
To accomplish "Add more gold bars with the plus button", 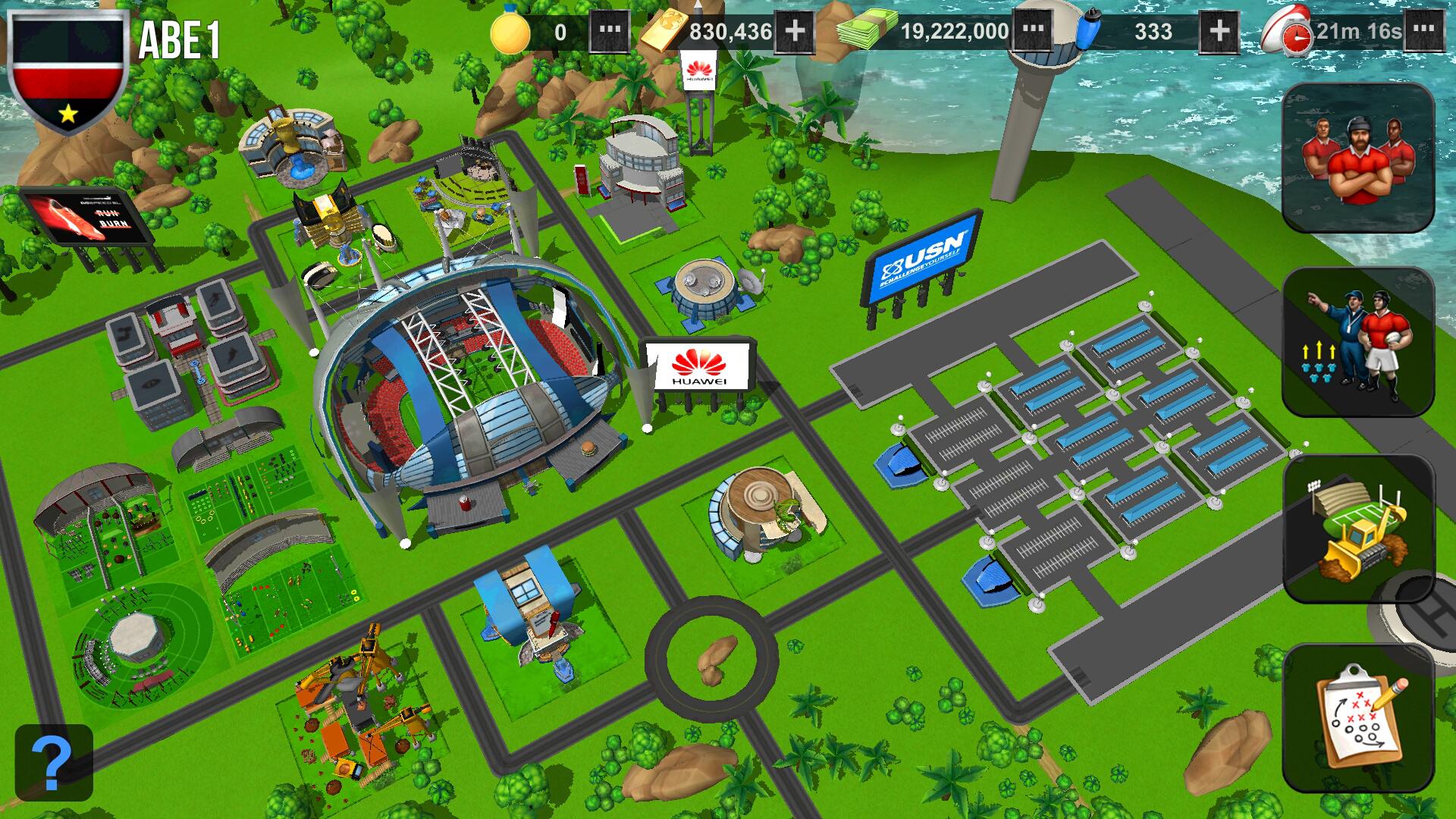I will click(795, 32).
